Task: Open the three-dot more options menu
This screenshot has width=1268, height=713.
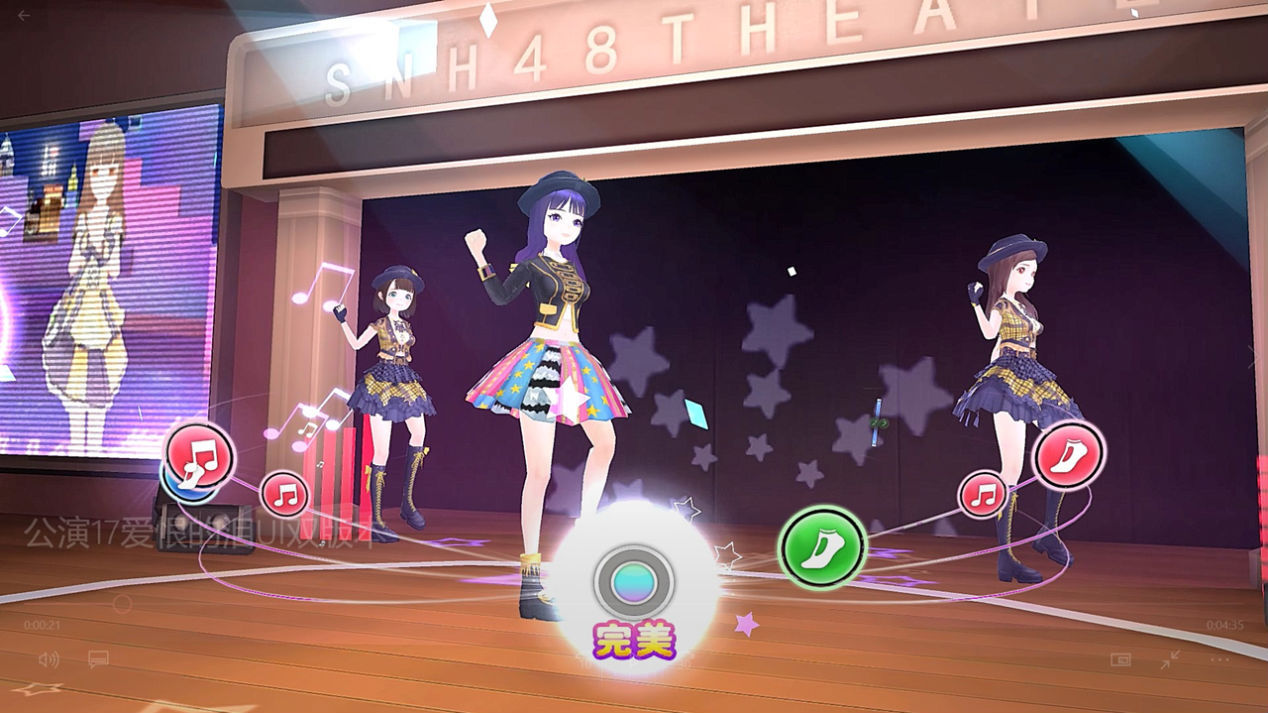Action: tap(1220, 660)
